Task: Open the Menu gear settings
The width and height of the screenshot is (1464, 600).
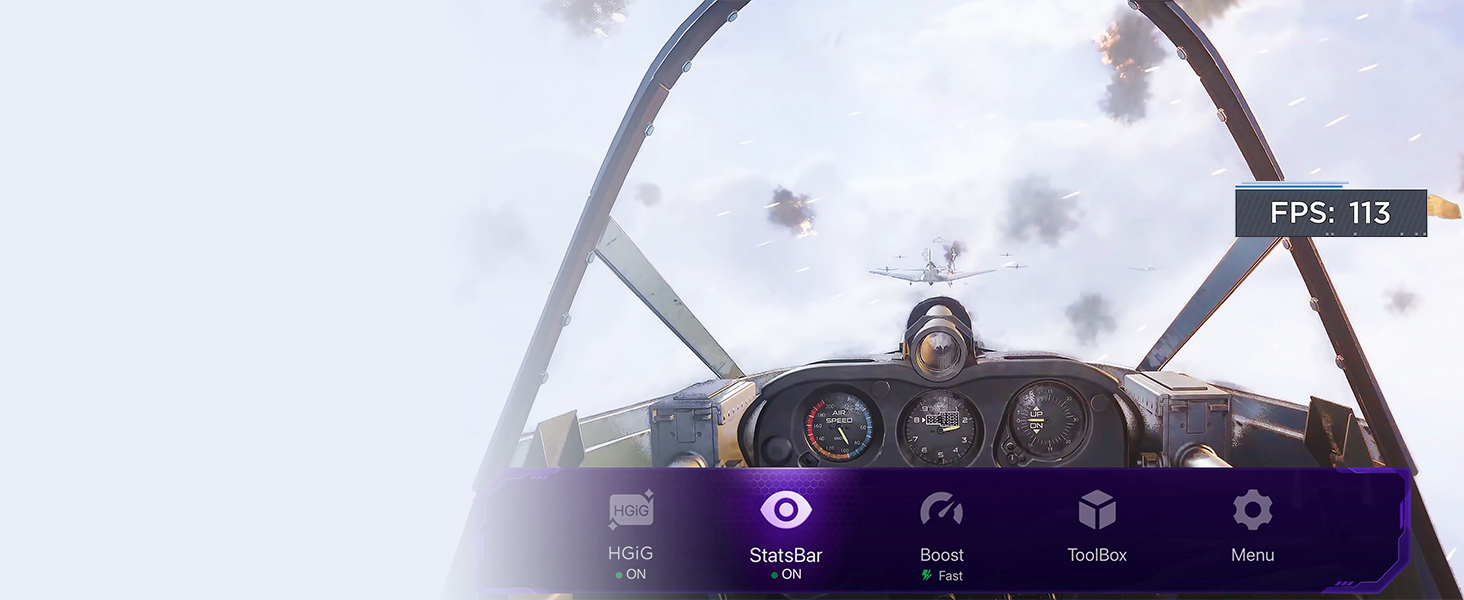Action: [x=1252, y=511]
